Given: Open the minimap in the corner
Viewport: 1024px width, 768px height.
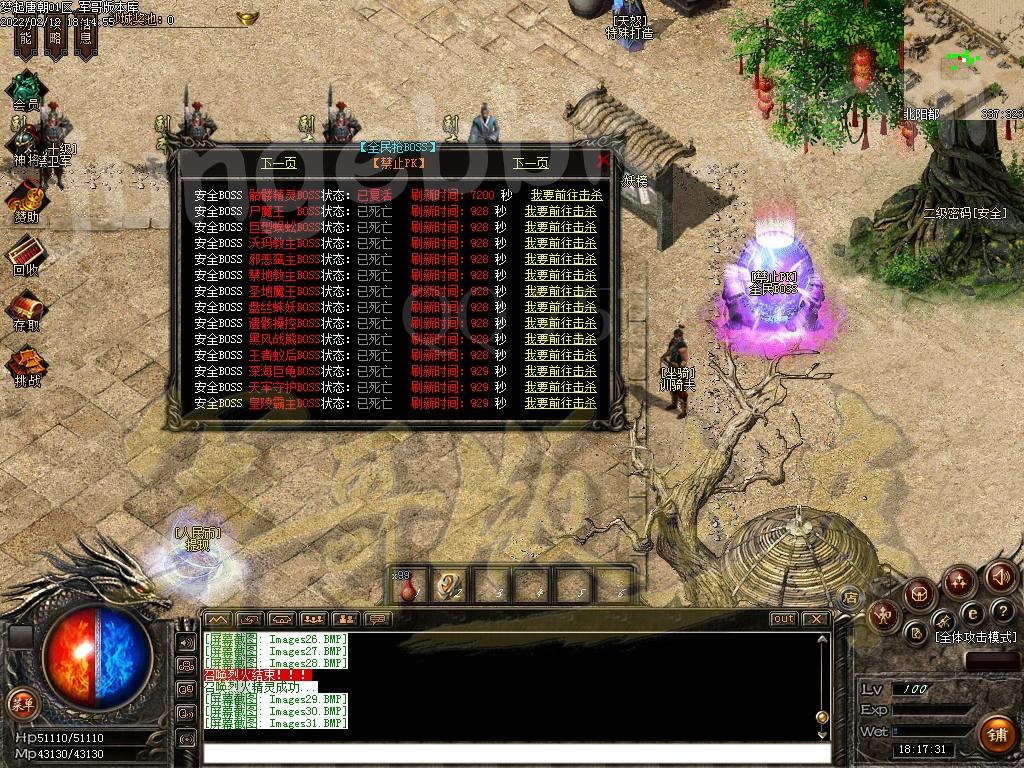Looking at the screenshot, I should click(963, 60).
